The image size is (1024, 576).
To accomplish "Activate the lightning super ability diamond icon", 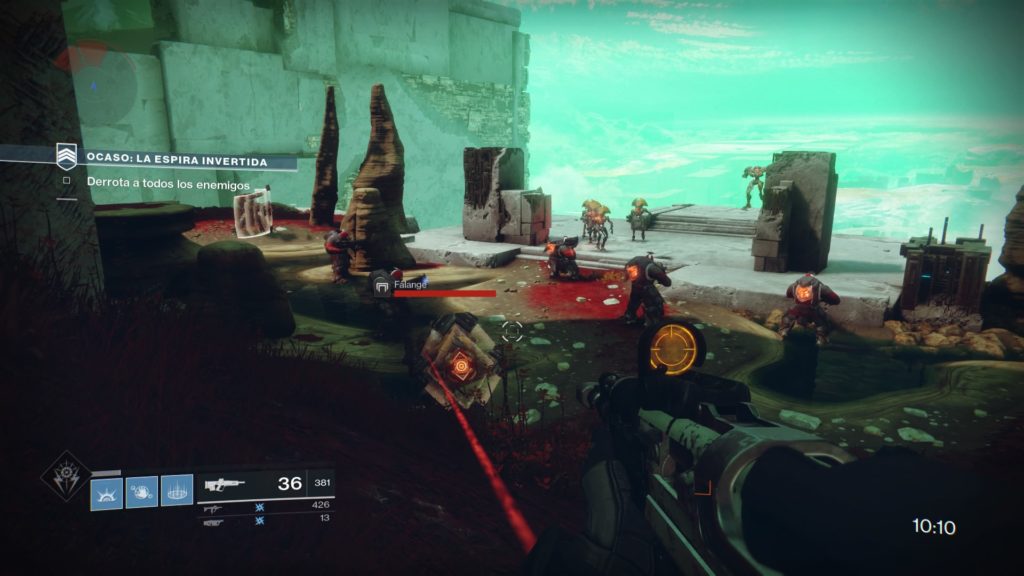I will pos(65,476).
